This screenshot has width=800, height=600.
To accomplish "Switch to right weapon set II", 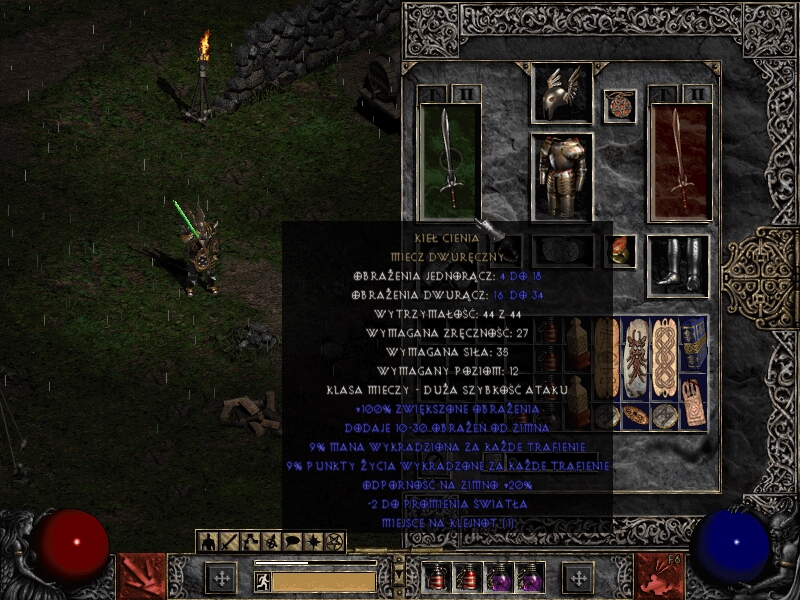I will pos(697,94).
